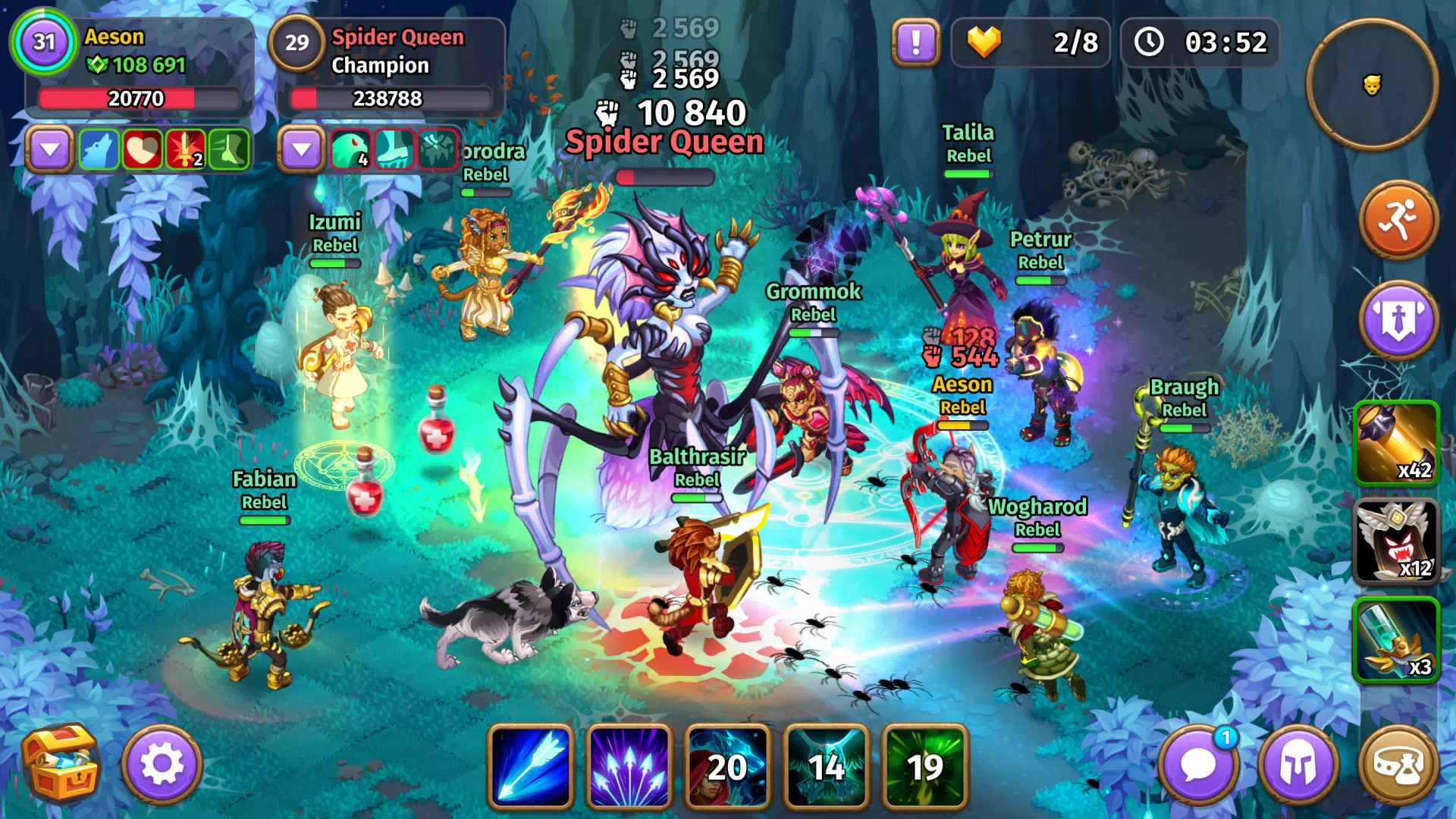Expand Aeson's buff list with the purple arrow

click(50, 149)
